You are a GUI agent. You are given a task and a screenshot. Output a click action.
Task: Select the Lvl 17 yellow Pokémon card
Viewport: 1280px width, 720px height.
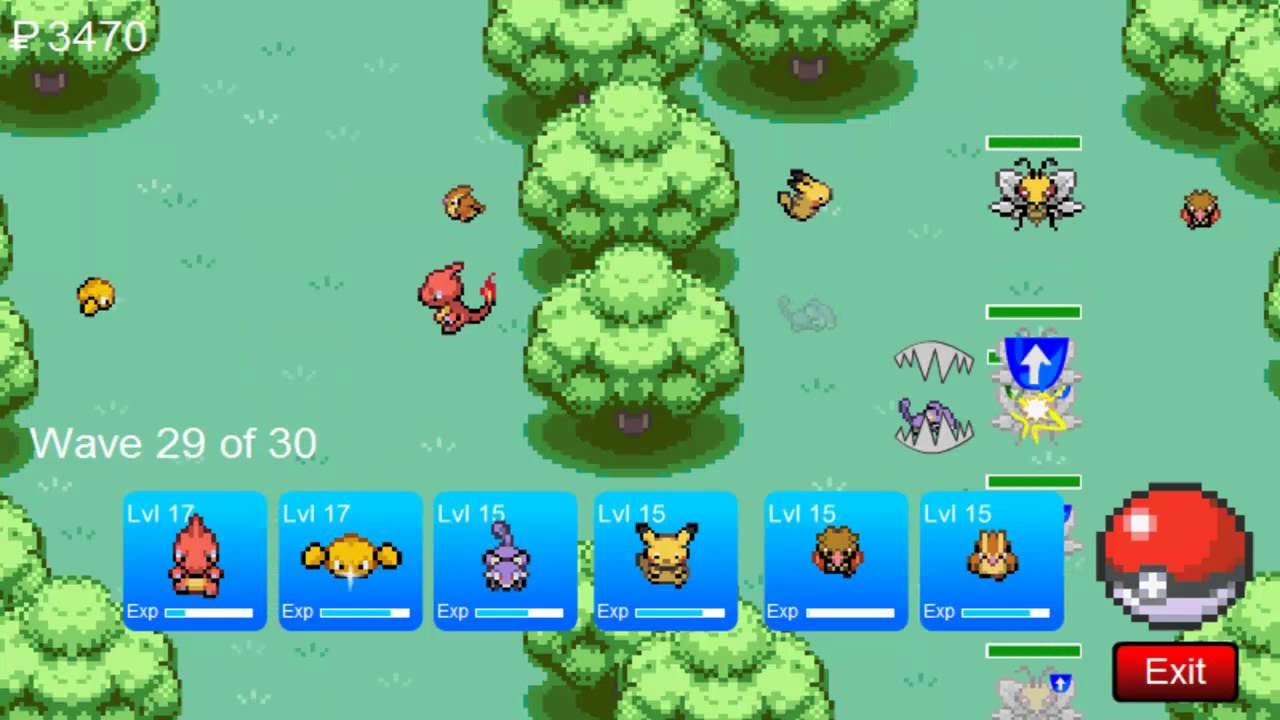[350, 560]
